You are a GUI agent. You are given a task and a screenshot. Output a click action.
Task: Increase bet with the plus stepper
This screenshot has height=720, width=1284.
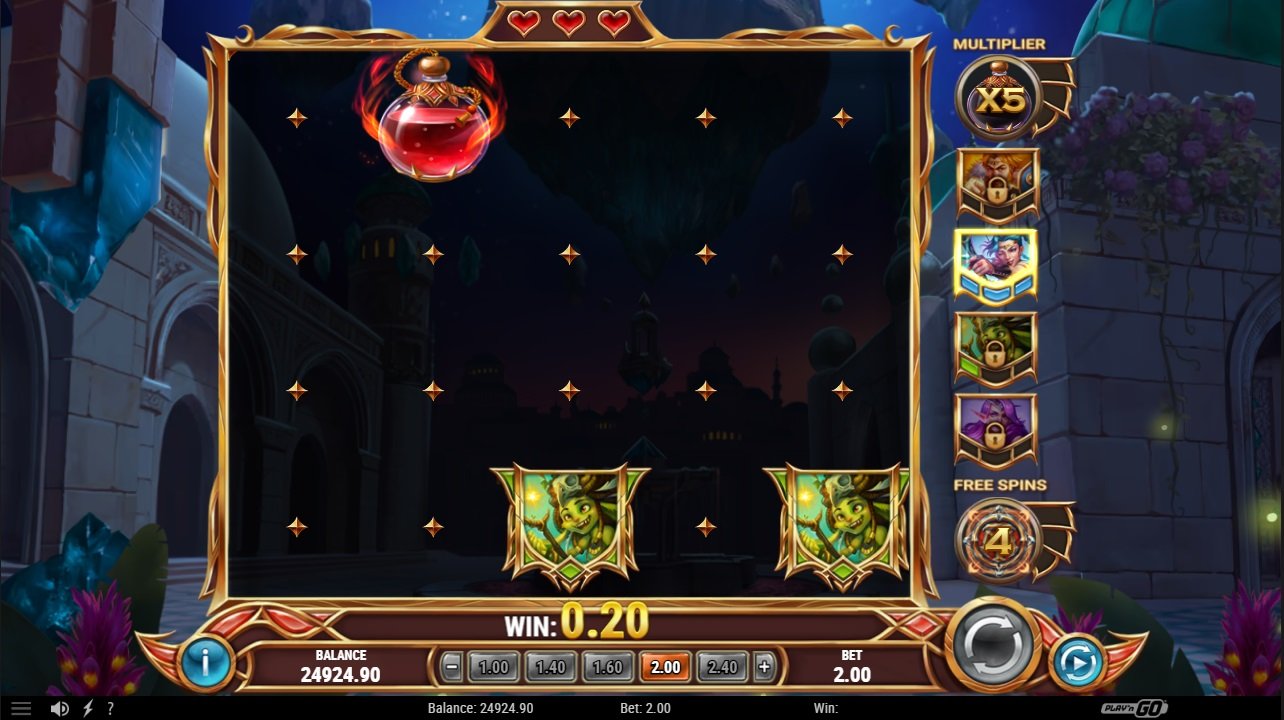click(762, 666)
